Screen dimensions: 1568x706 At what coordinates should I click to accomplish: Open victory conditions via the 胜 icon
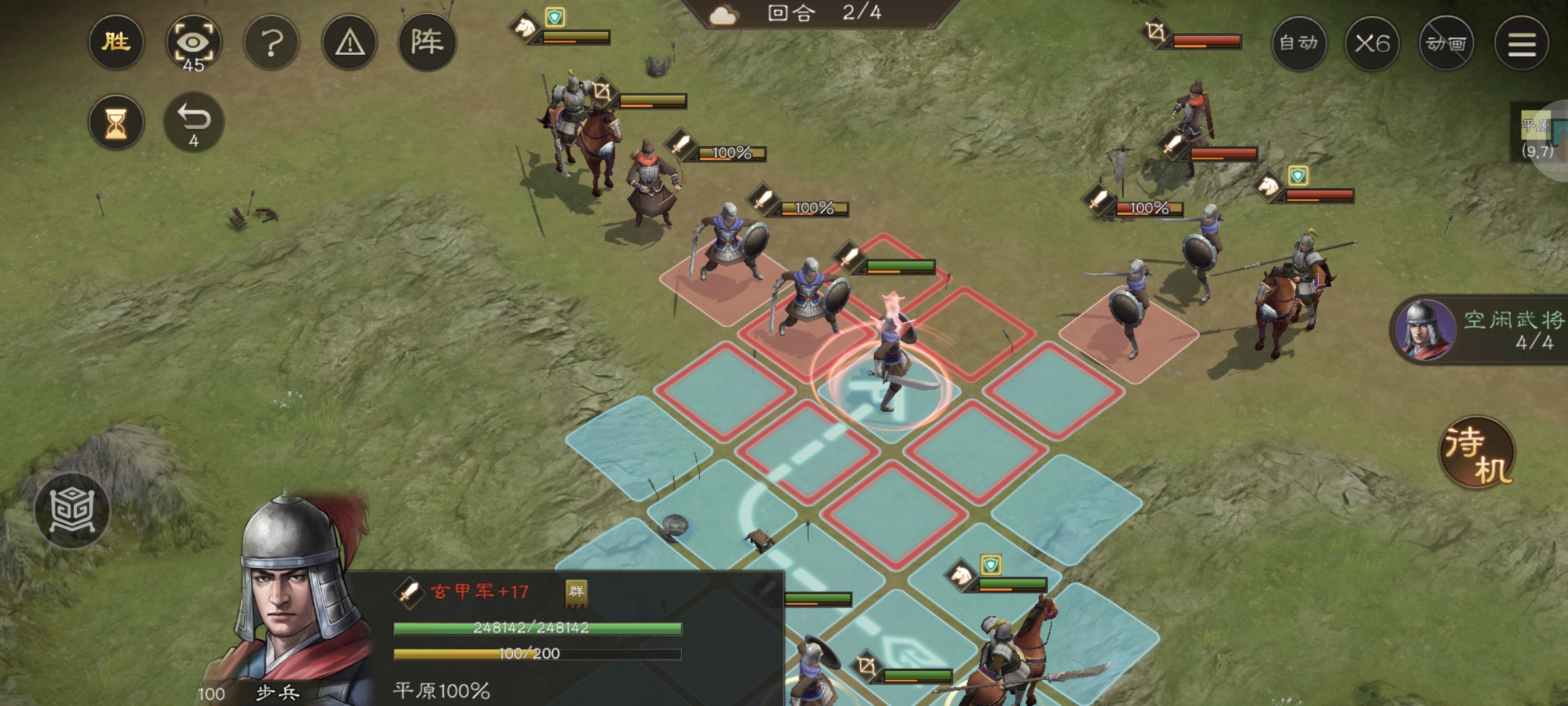click(116, 42)
